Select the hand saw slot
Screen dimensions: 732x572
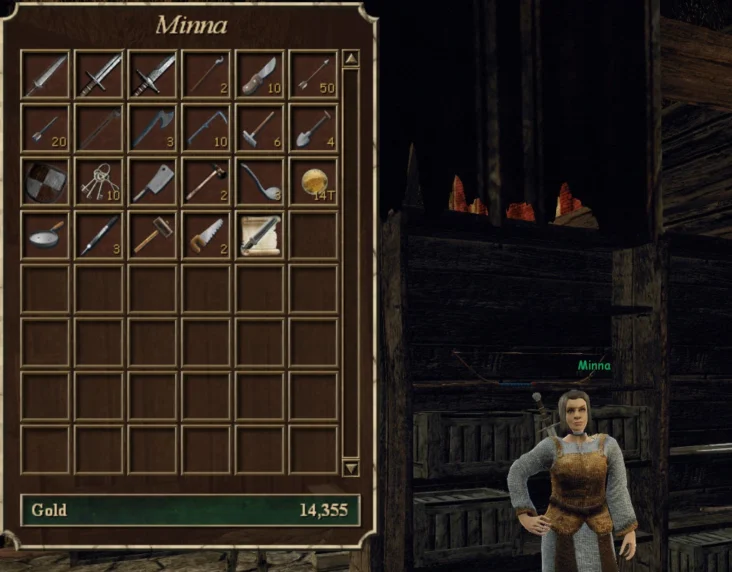click(x=206, y=235)
